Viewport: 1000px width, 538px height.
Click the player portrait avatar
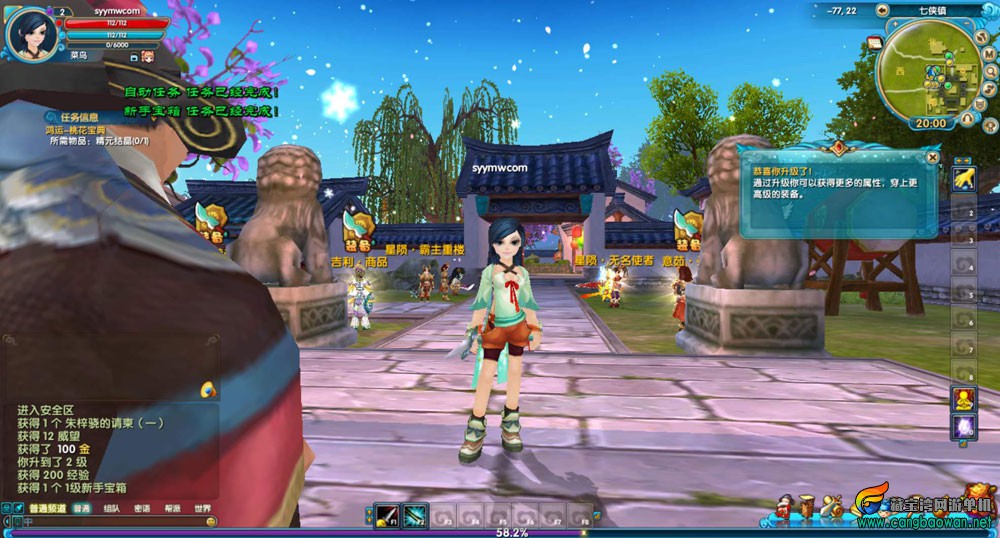pyautogui.click(x=29, y=32)
